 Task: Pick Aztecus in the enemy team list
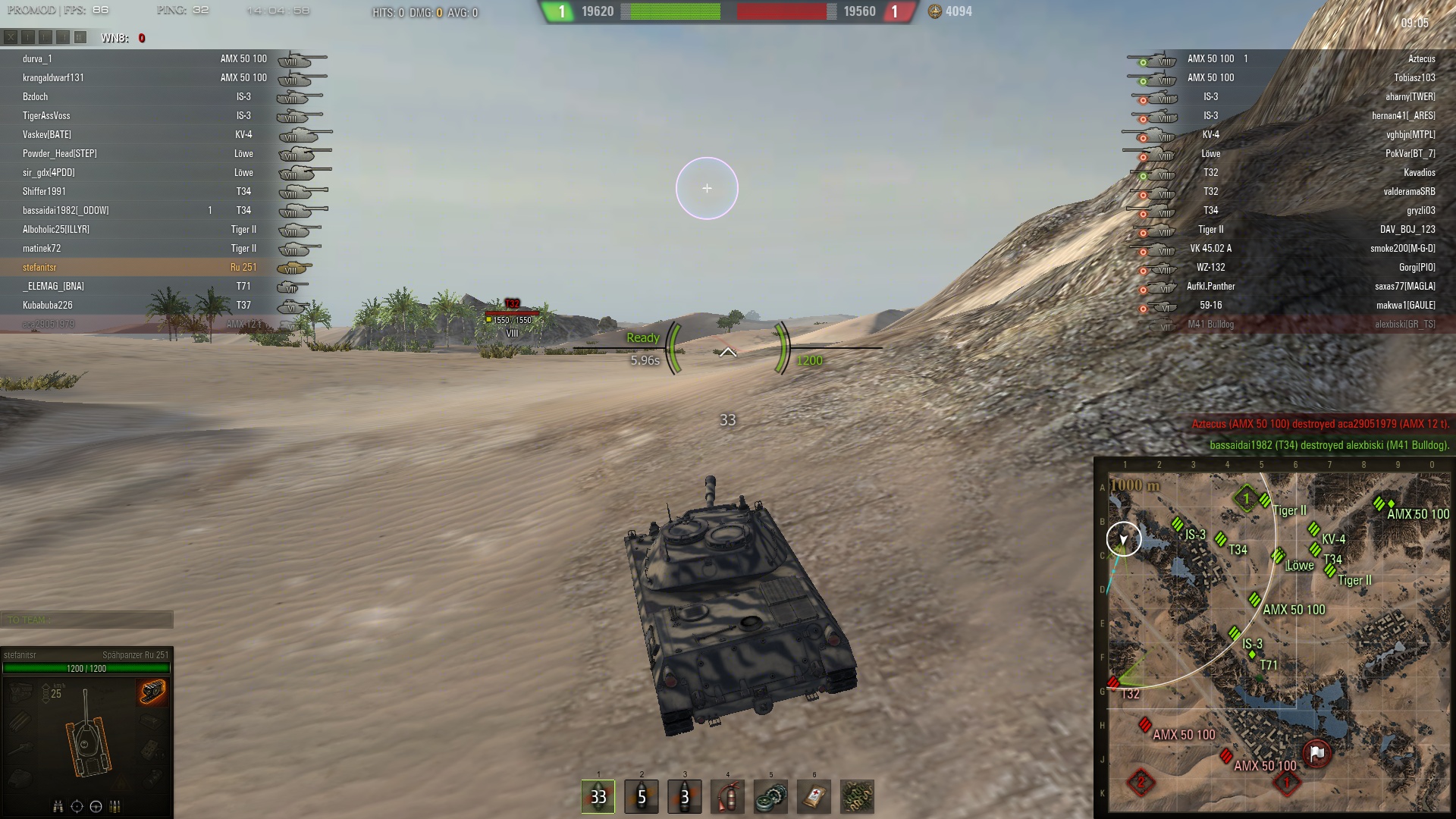click(1421, 58)
